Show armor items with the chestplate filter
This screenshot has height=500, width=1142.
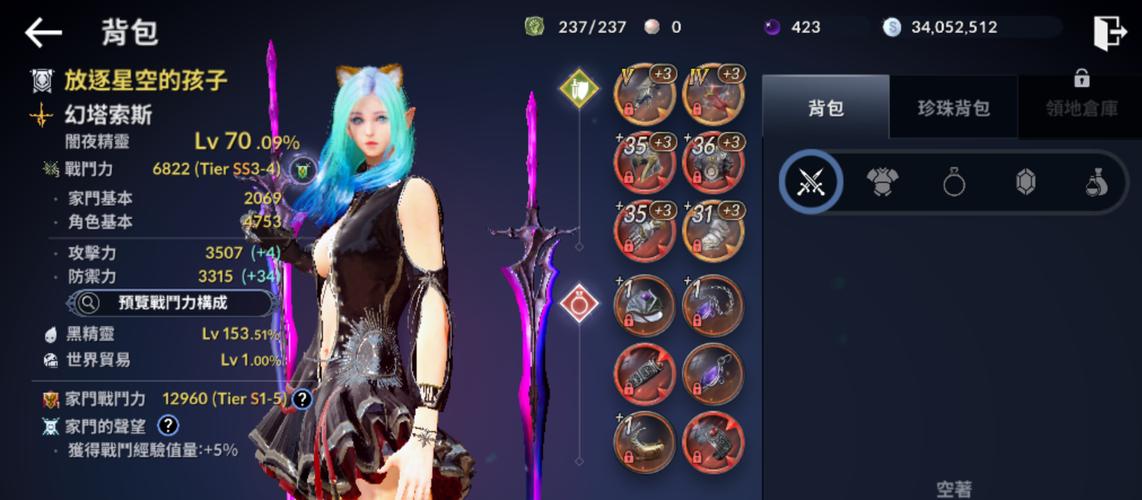coord(882,182)
